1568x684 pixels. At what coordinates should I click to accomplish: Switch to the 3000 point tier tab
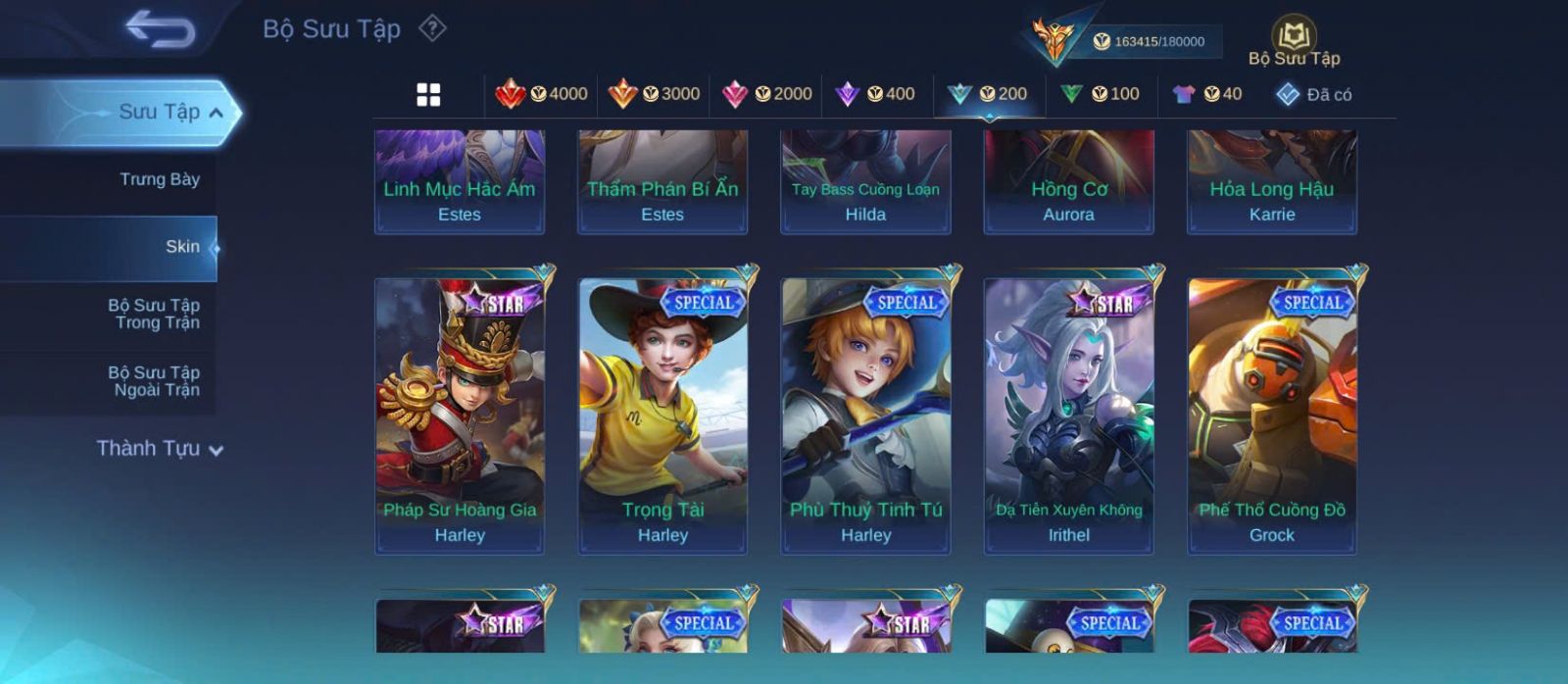pyautogui.click(x=654, y=94)
